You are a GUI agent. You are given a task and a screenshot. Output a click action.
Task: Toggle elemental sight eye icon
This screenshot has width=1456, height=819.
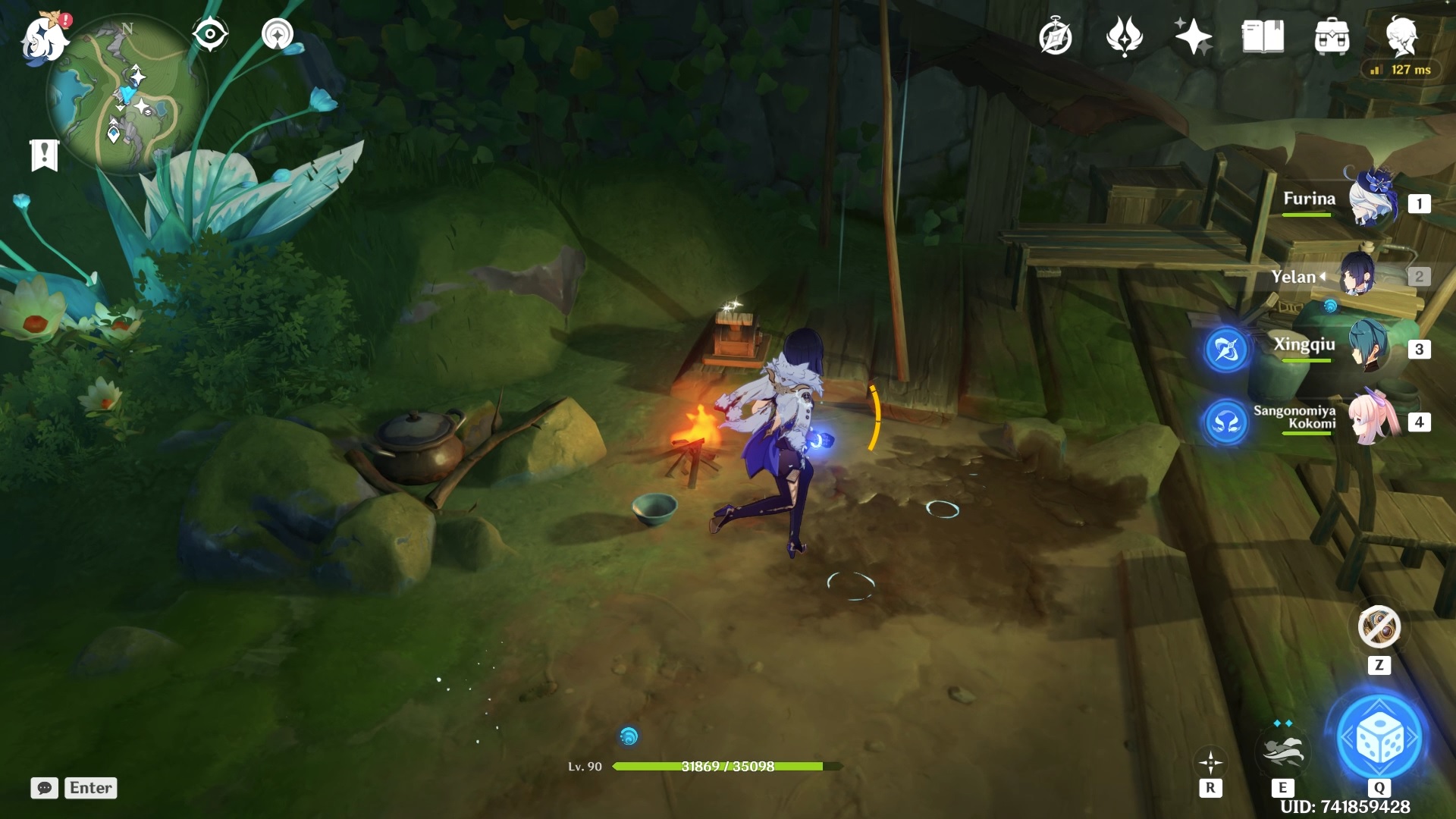click(x=209, y=34)
